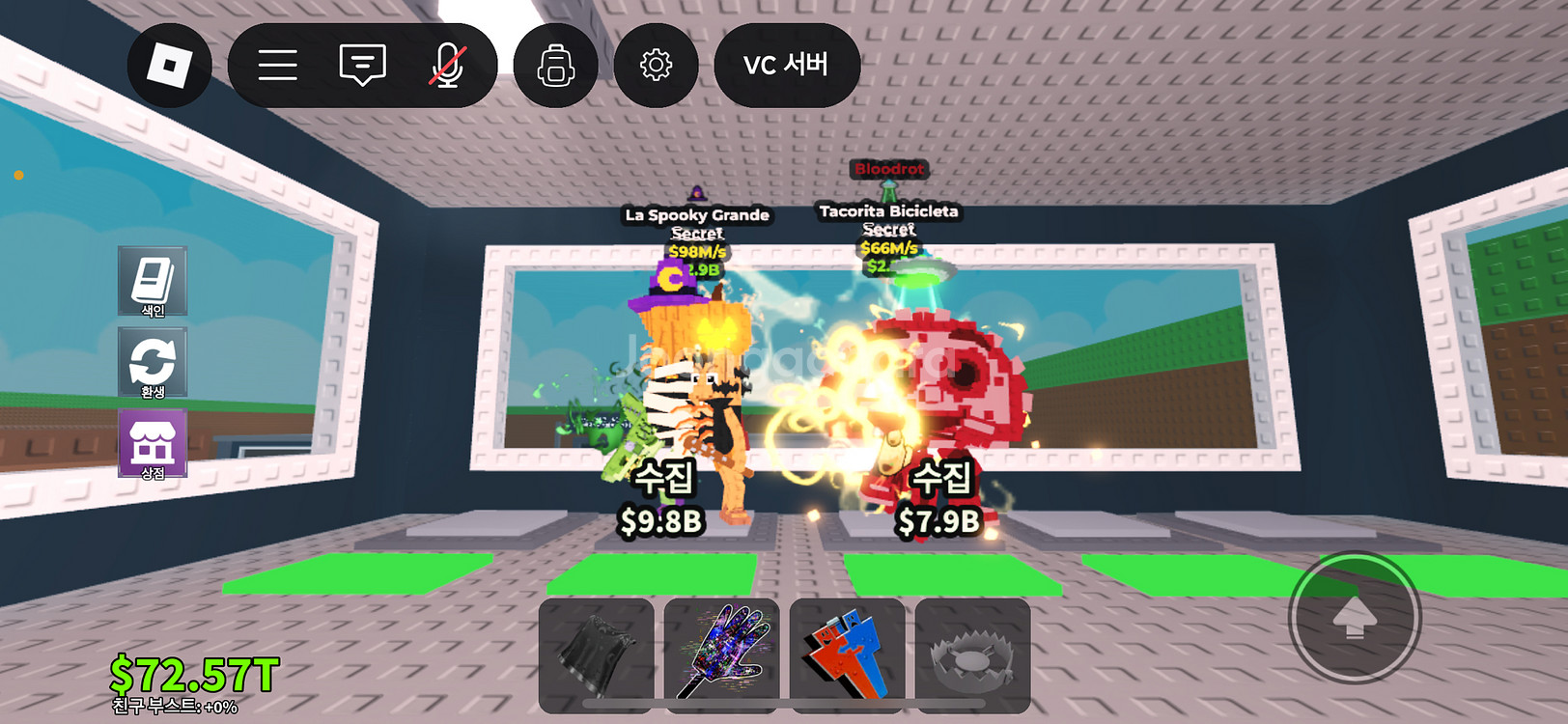This screenshot has width=1568, height=724.
Task: Click the VC 서버 button
Action: tap(786, 66)
